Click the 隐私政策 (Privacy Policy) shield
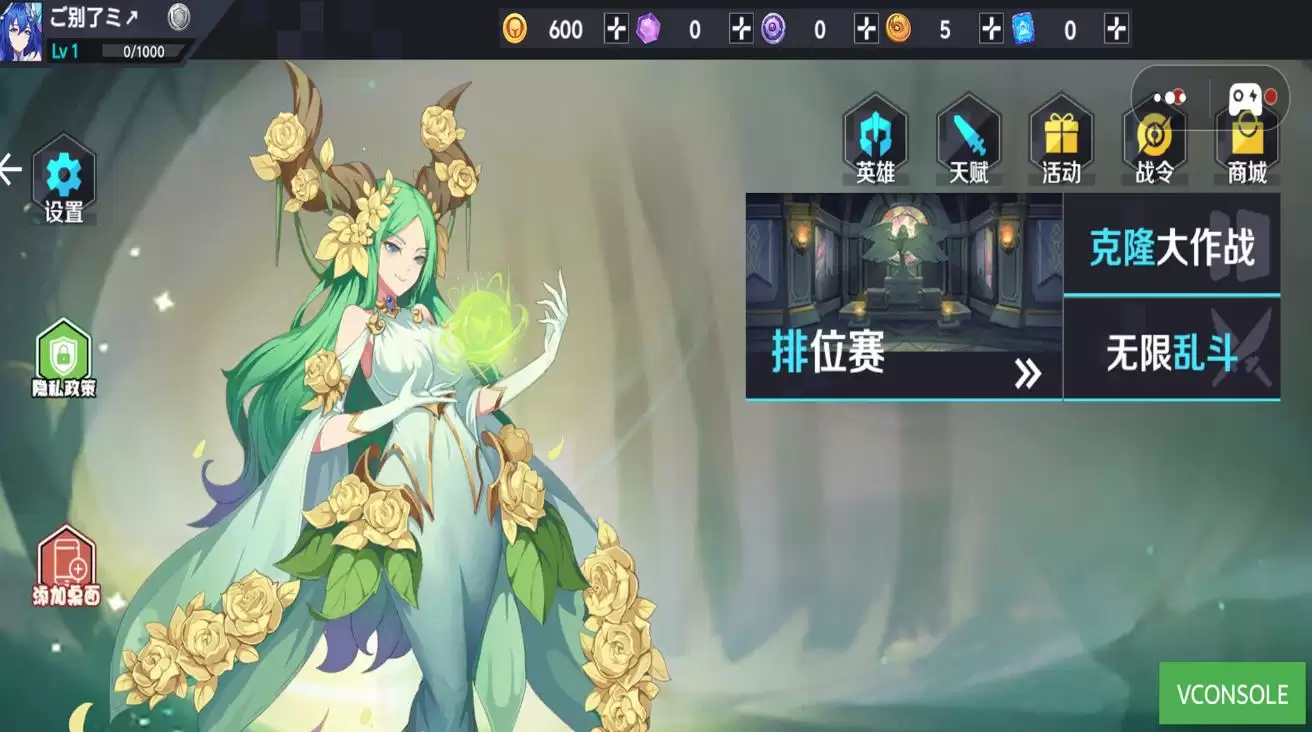 [62, 355]
